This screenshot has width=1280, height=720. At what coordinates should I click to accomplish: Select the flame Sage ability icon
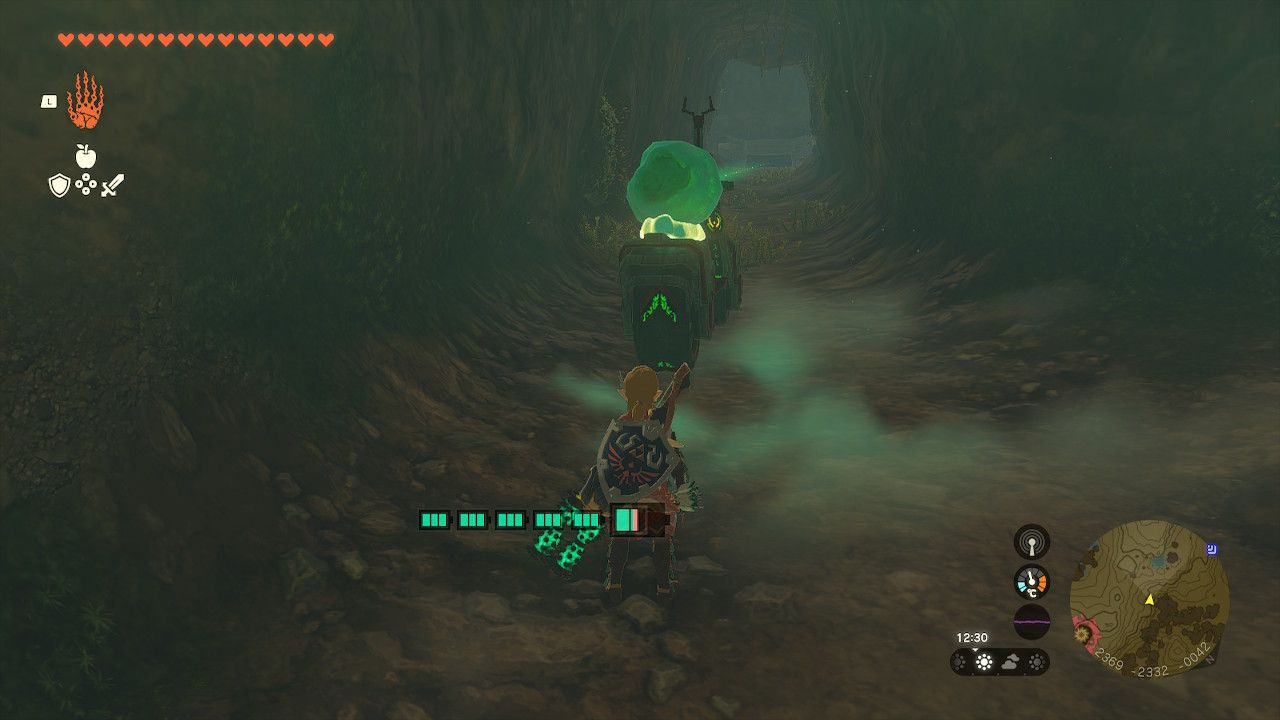pos(85,103)
